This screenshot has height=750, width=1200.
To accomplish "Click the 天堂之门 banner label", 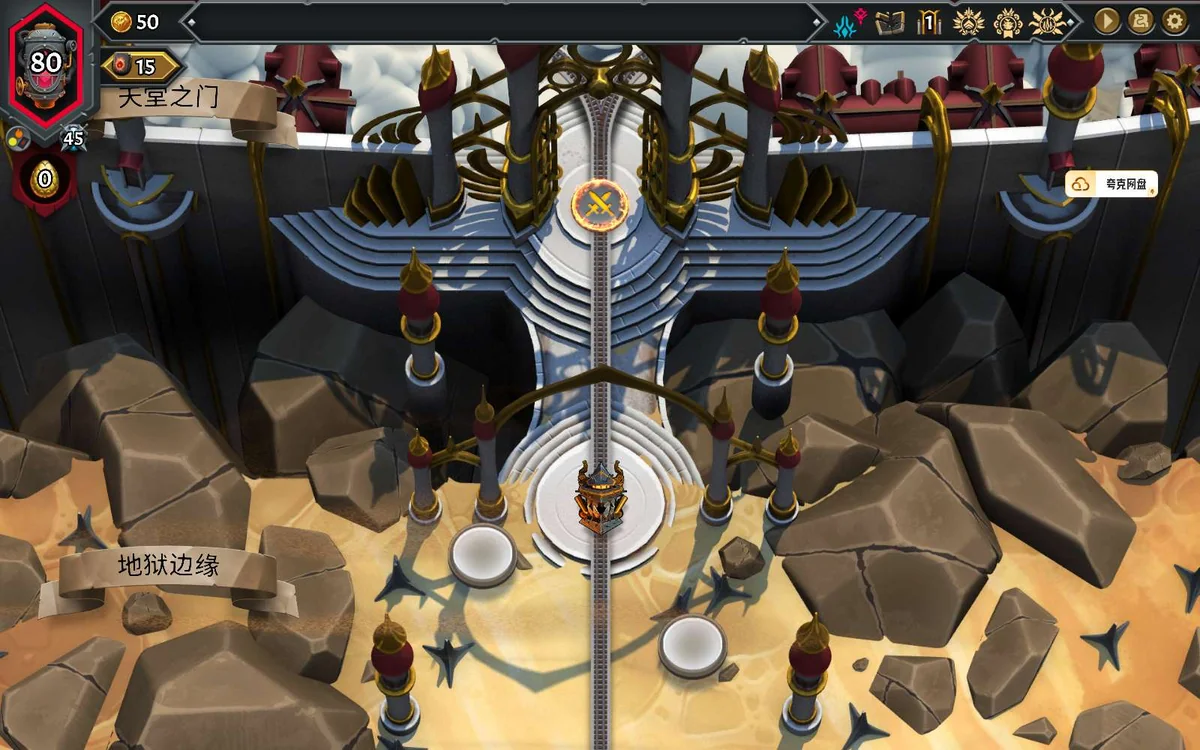I will [169, 98].
